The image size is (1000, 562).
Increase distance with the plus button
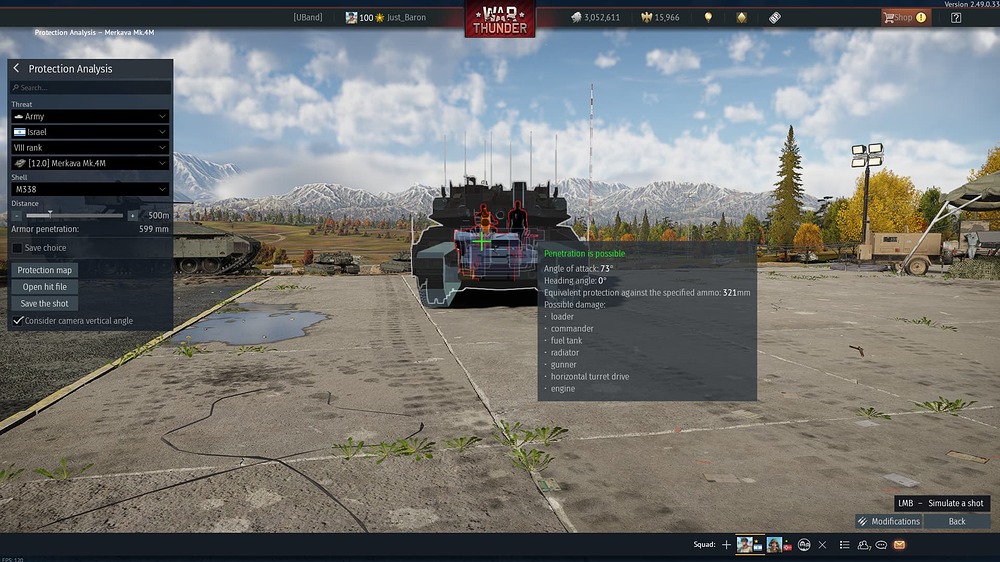132,215
